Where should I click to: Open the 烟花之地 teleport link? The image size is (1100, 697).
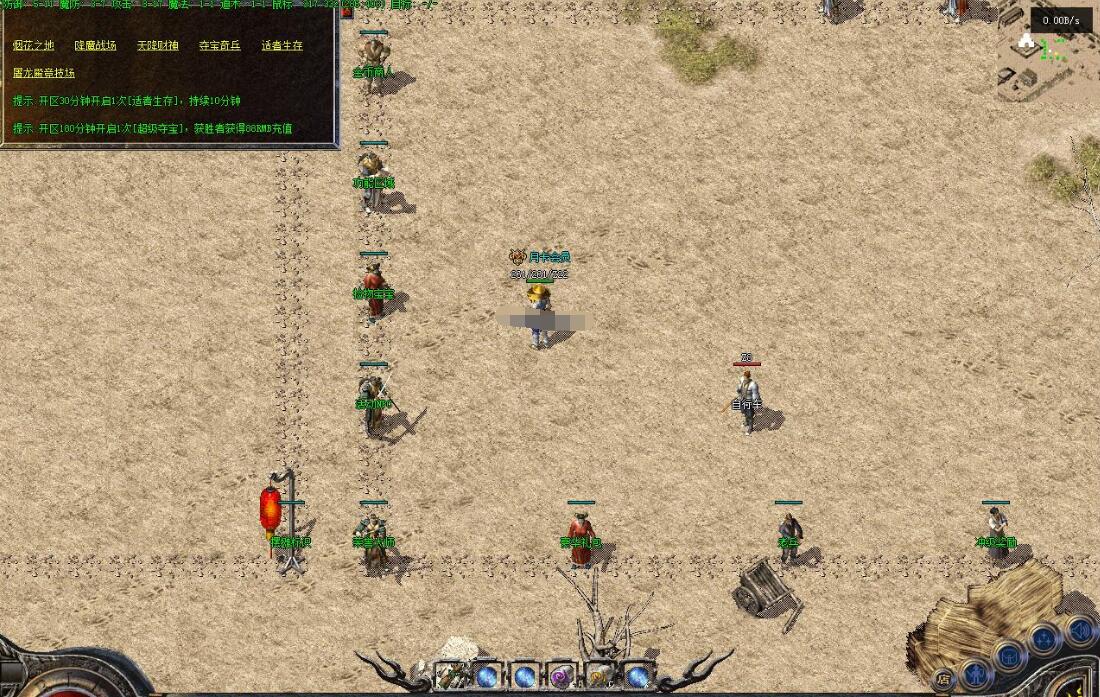click(x=33, y=46)
